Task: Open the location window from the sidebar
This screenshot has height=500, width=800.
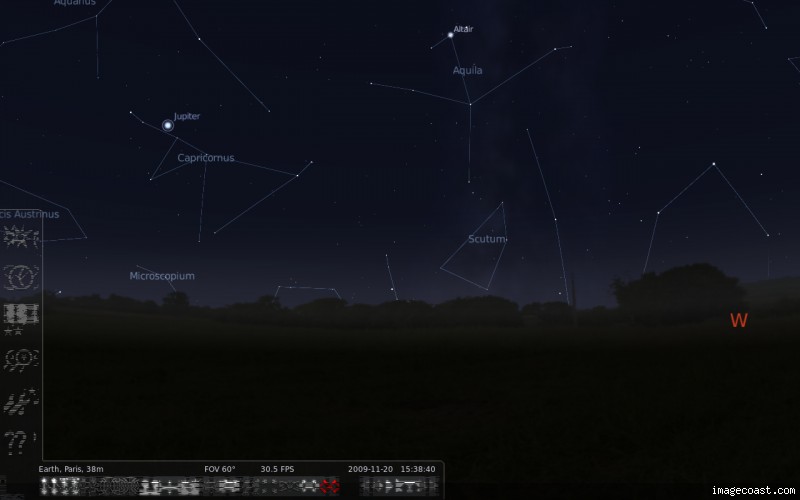Action: pos(20,236)
